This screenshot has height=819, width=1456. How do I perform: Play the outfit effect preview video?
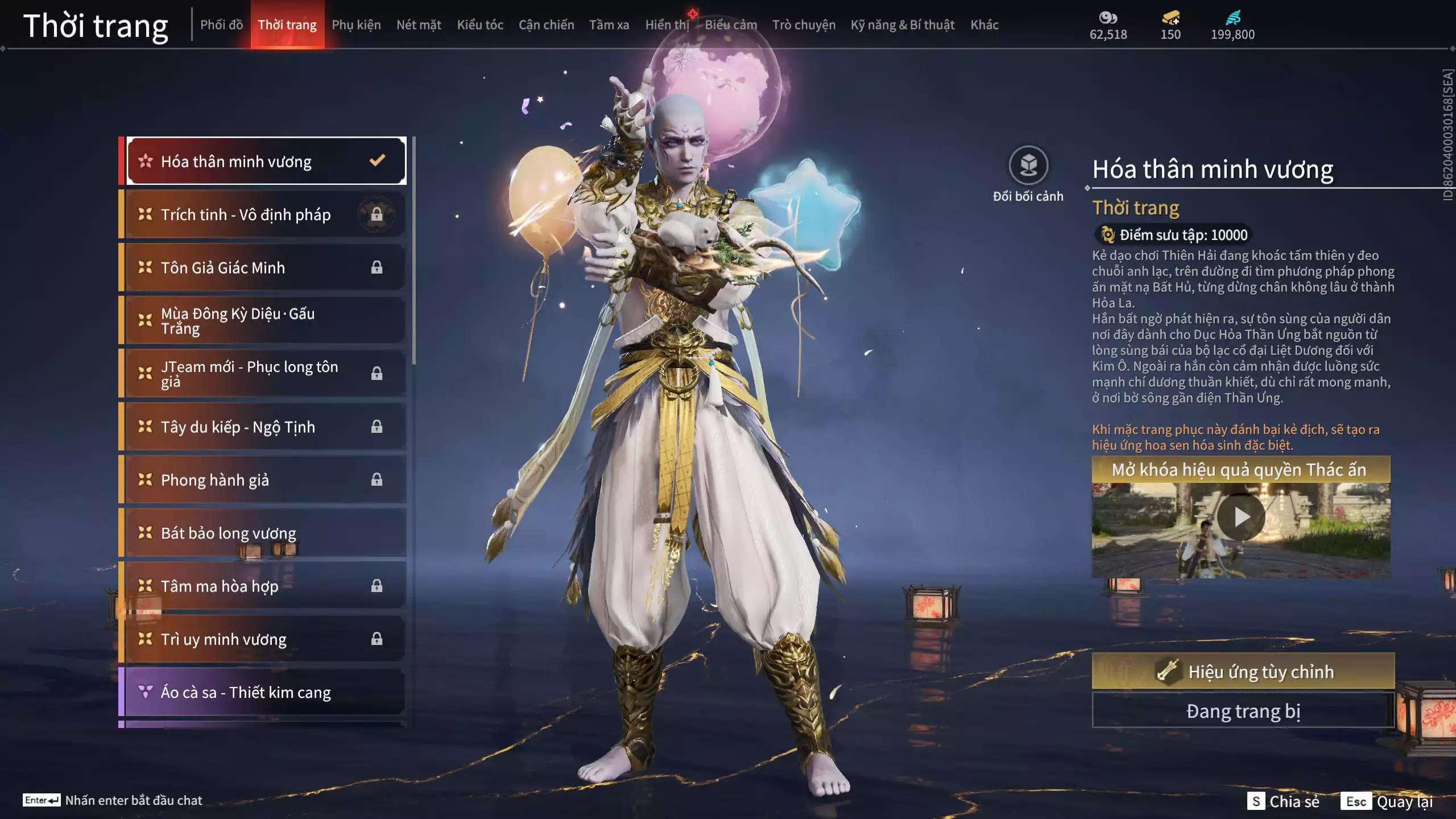(1240, 518)
